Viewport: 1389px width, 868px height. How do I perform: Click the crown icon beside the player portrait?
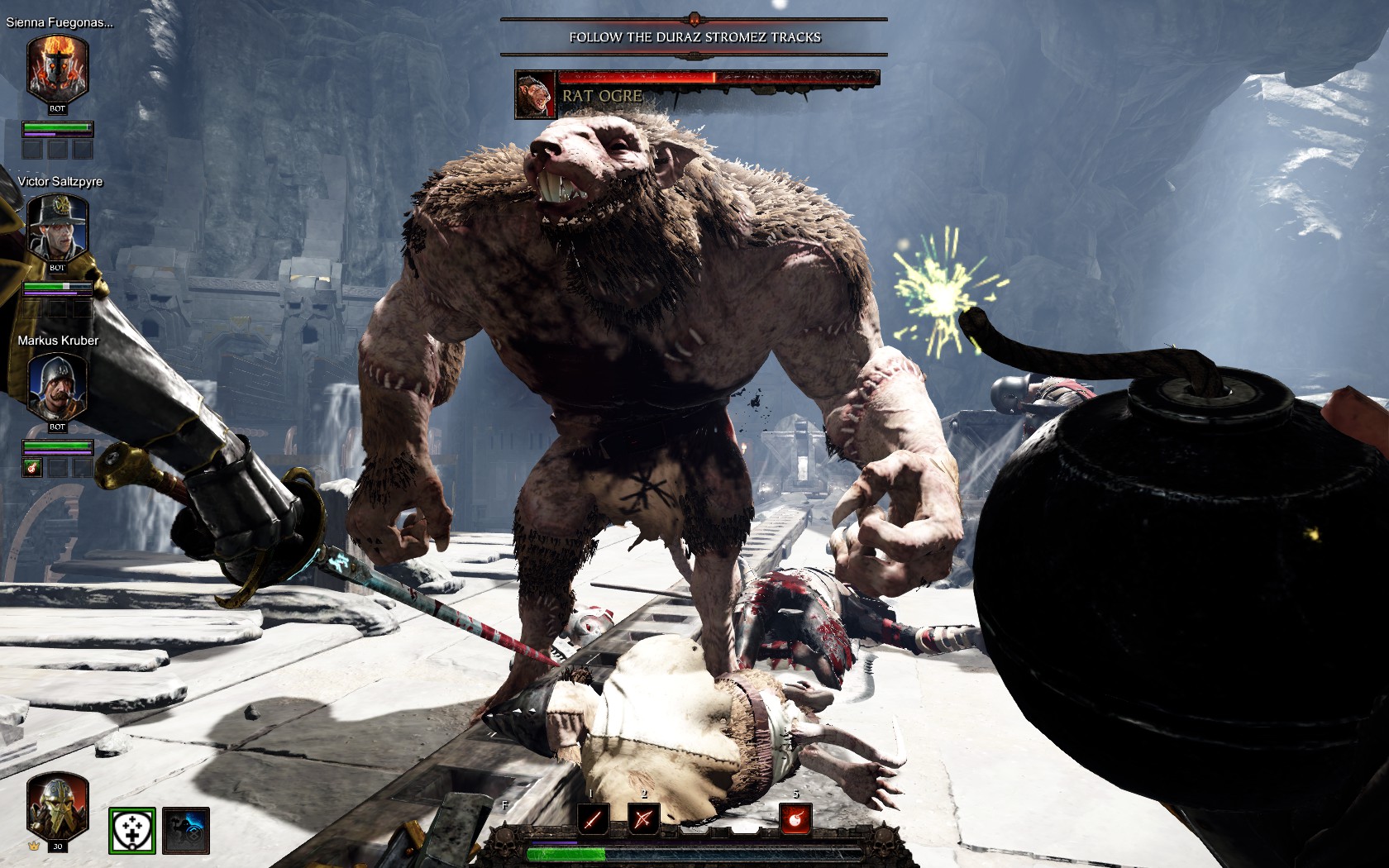(x=32, y=846)
